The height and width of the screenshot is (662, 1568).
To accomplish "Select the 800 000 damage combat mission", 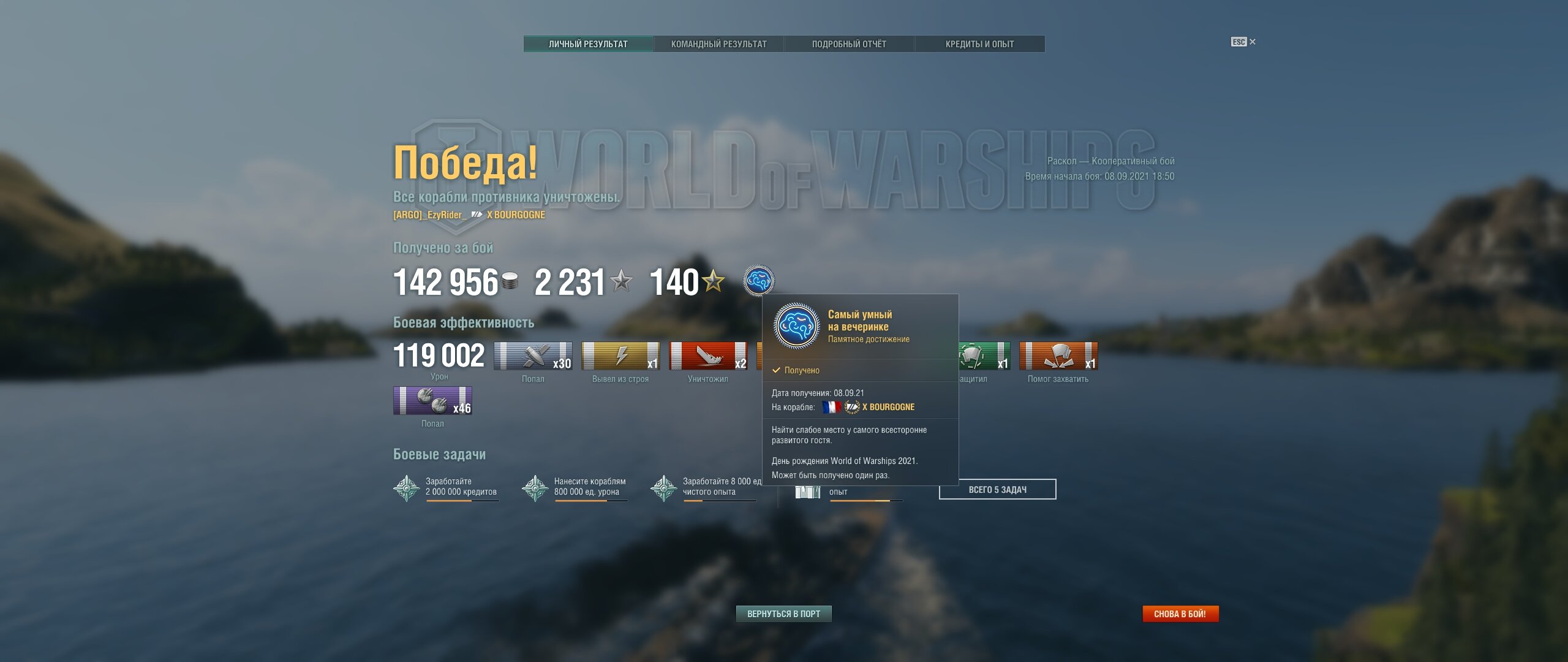I will (x=575, y=488).
